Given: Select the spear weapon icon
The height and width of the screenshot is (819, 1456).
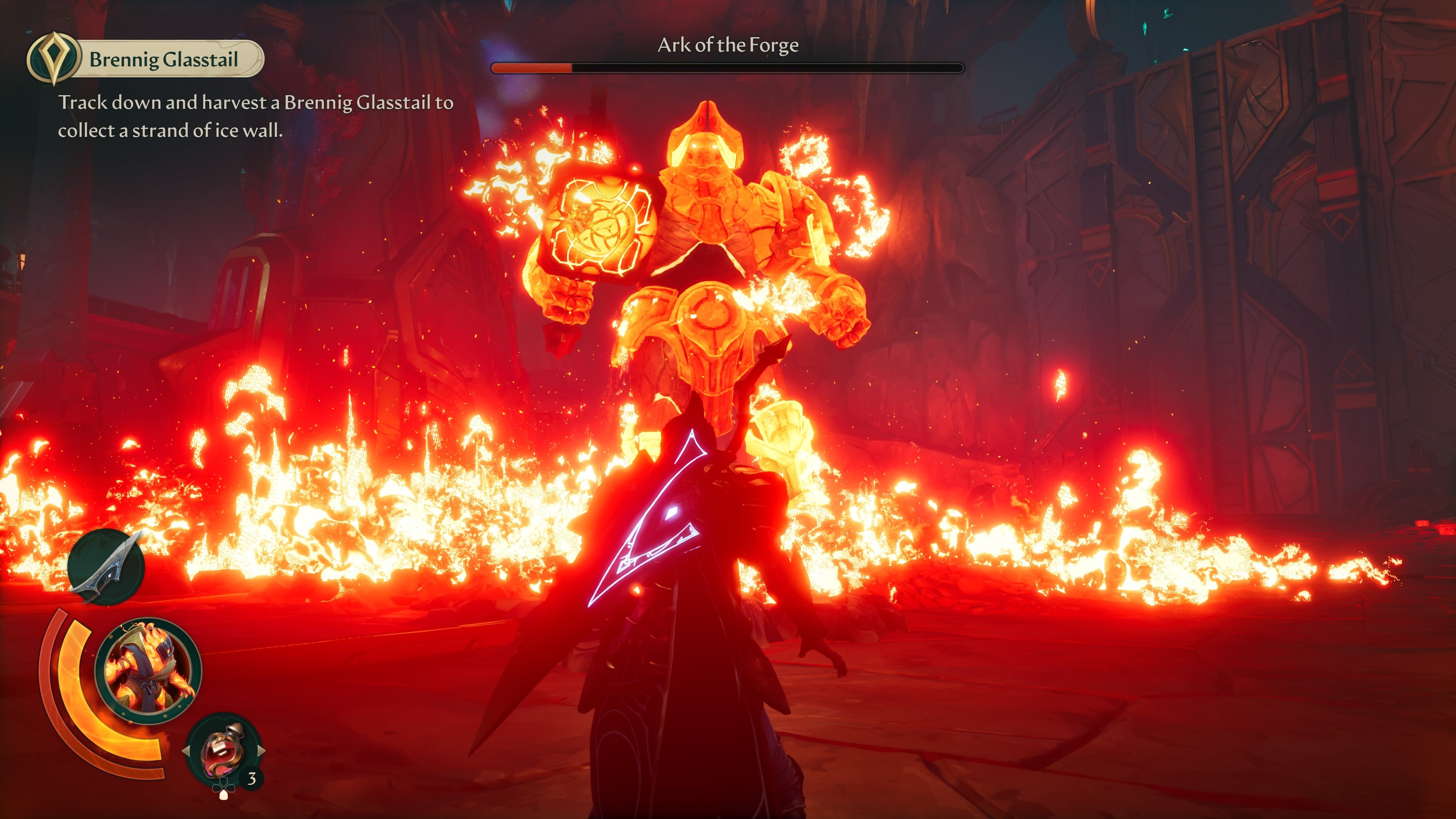Looking at the screenshot, I should 106,567.
